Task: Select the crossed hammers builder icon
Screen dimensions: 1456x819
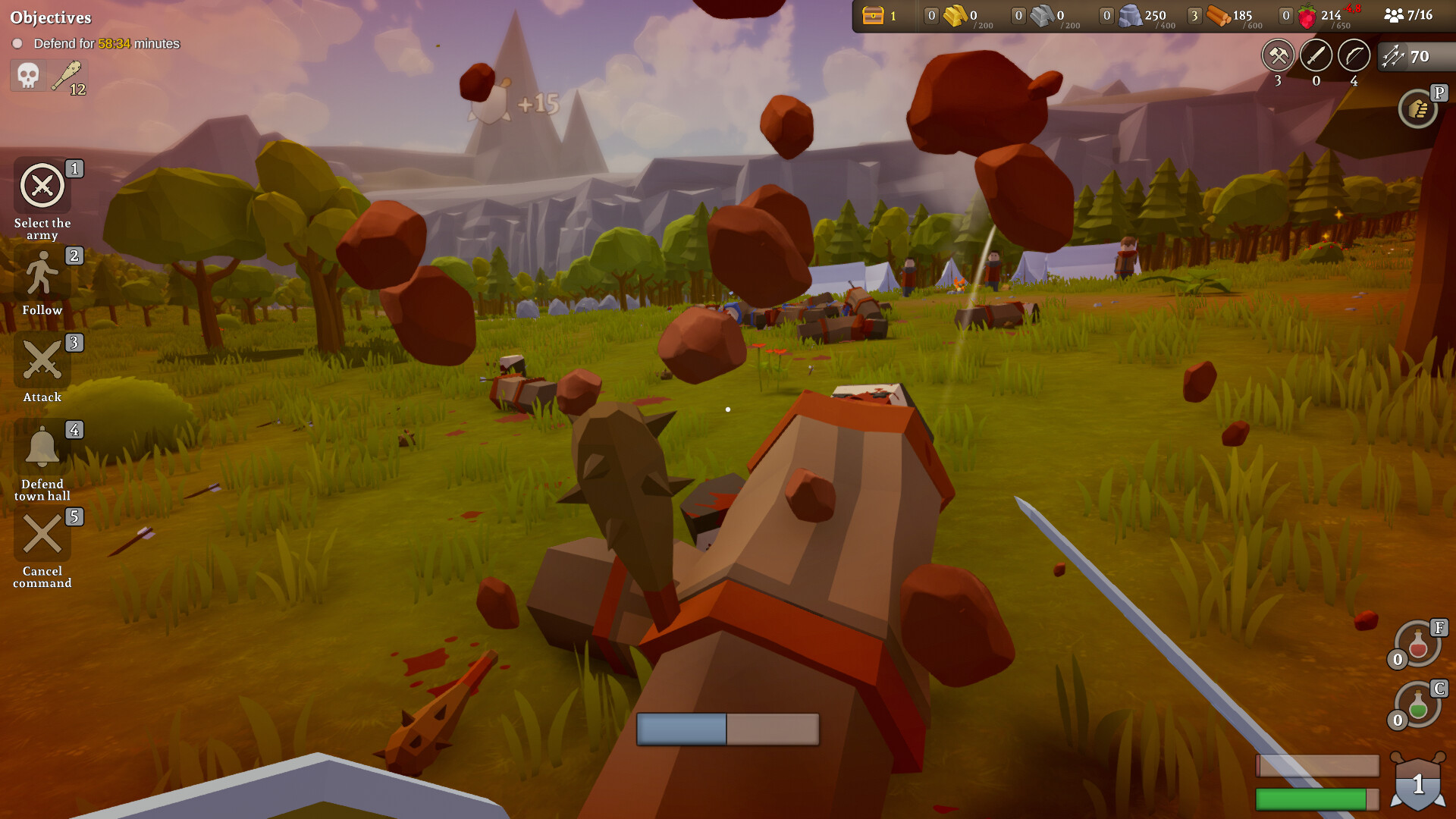Action: [x=1279, y=55]
